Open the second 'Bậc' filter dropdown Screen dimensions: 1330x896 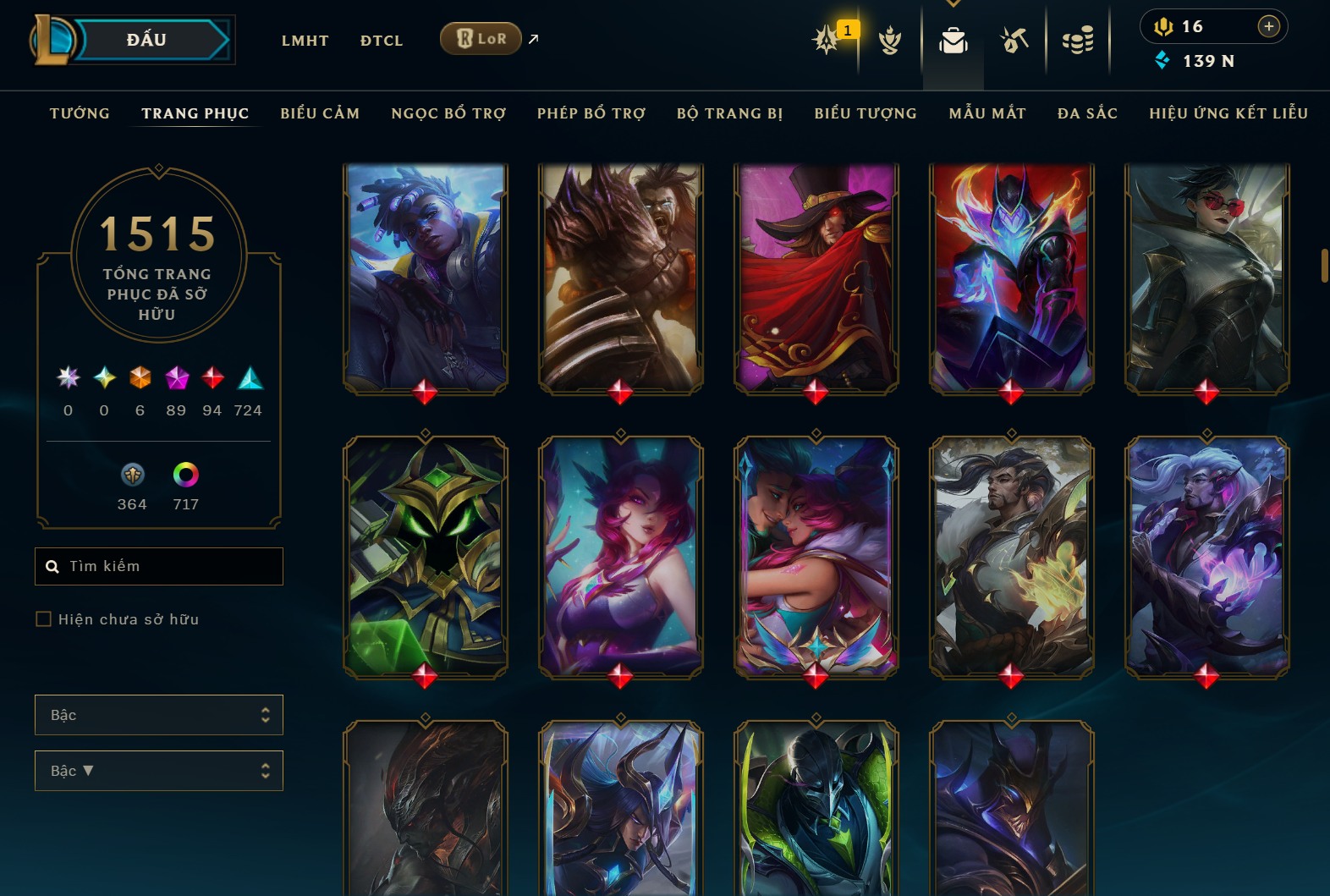[158, 771]
